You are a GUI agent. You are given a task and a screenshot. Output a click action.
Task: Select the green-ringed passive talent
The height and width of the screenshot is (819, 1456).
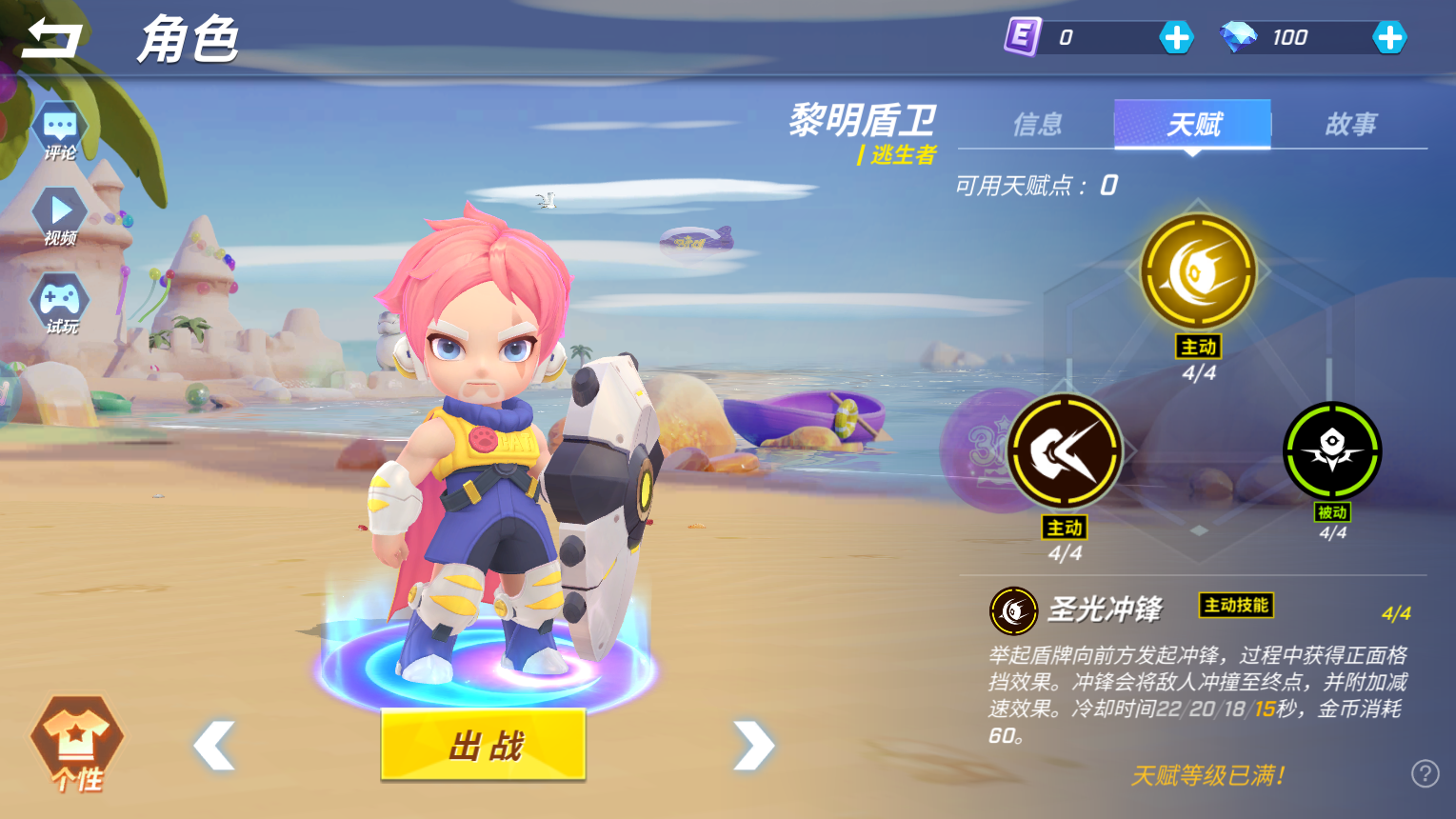[1332, 450]
